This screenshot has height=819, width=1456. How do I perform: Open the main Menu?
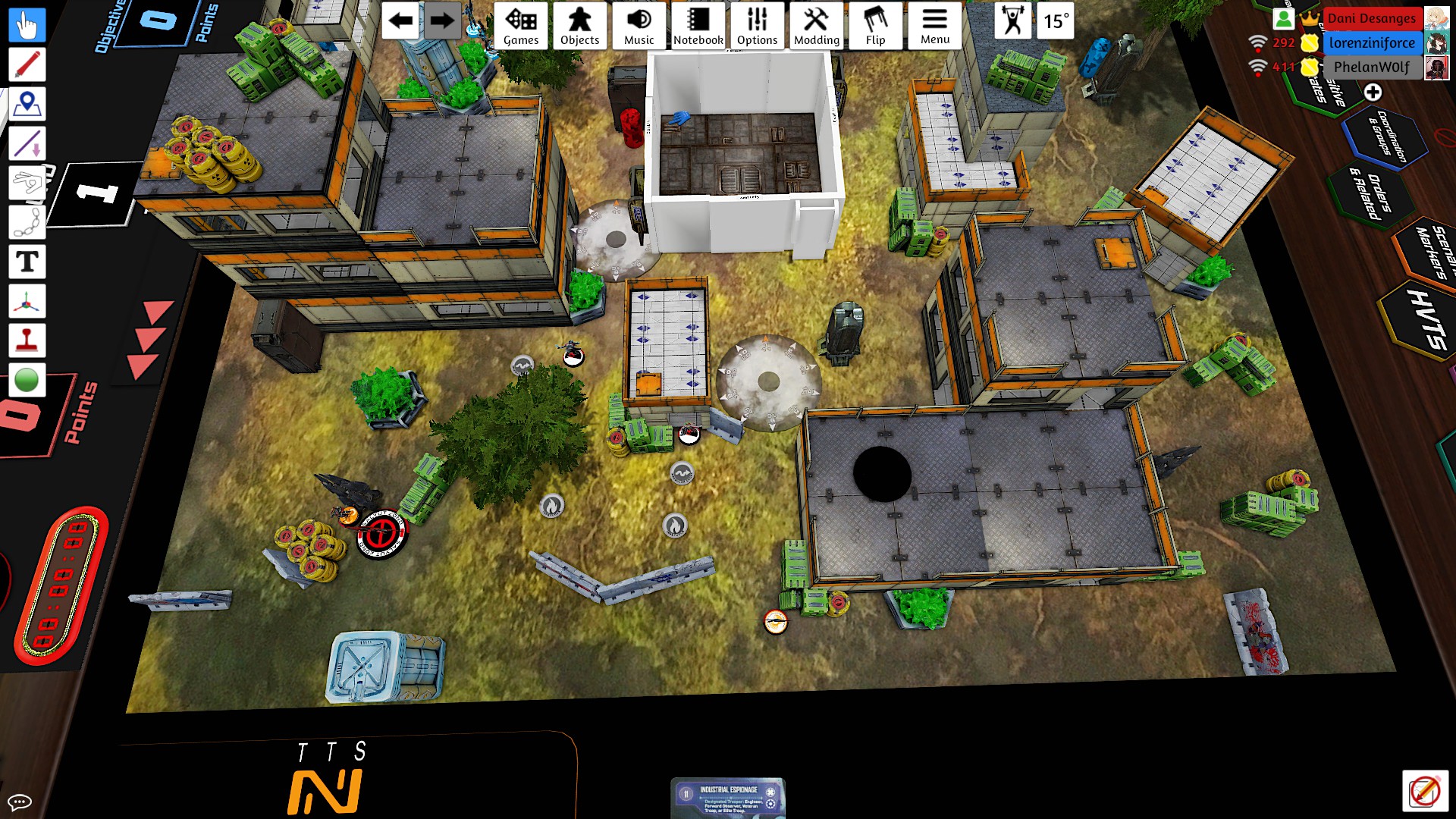click(934, 26)
